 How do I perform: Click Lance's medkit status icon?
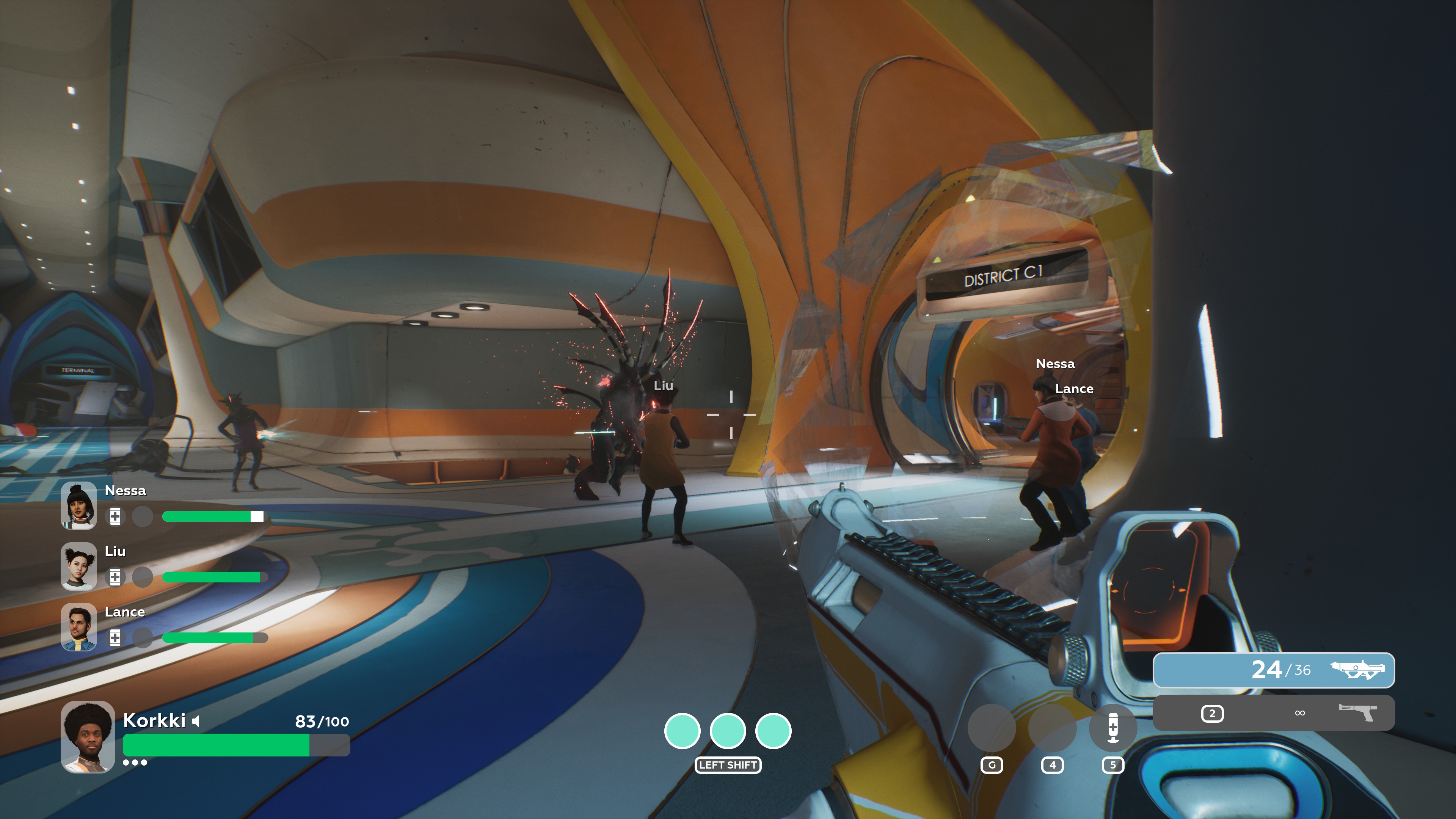click(x=115, y=637)
